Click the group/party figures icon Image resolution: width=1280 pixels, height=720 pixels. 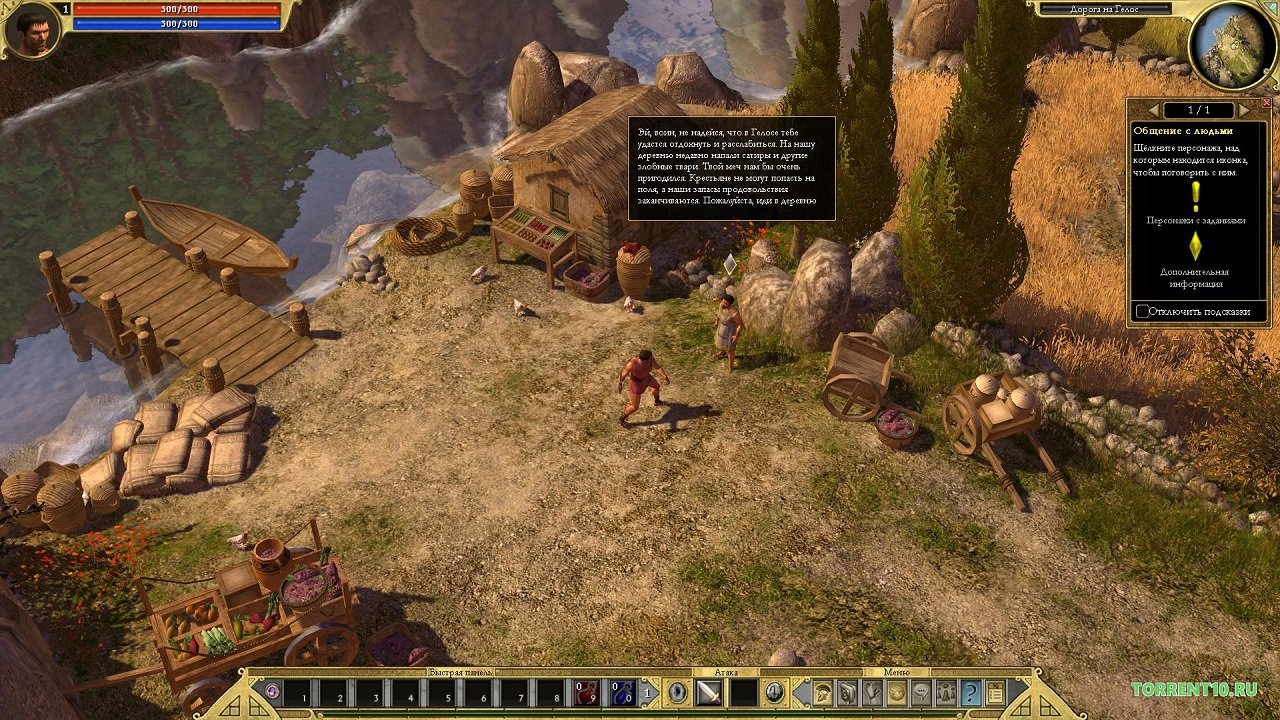946,693
